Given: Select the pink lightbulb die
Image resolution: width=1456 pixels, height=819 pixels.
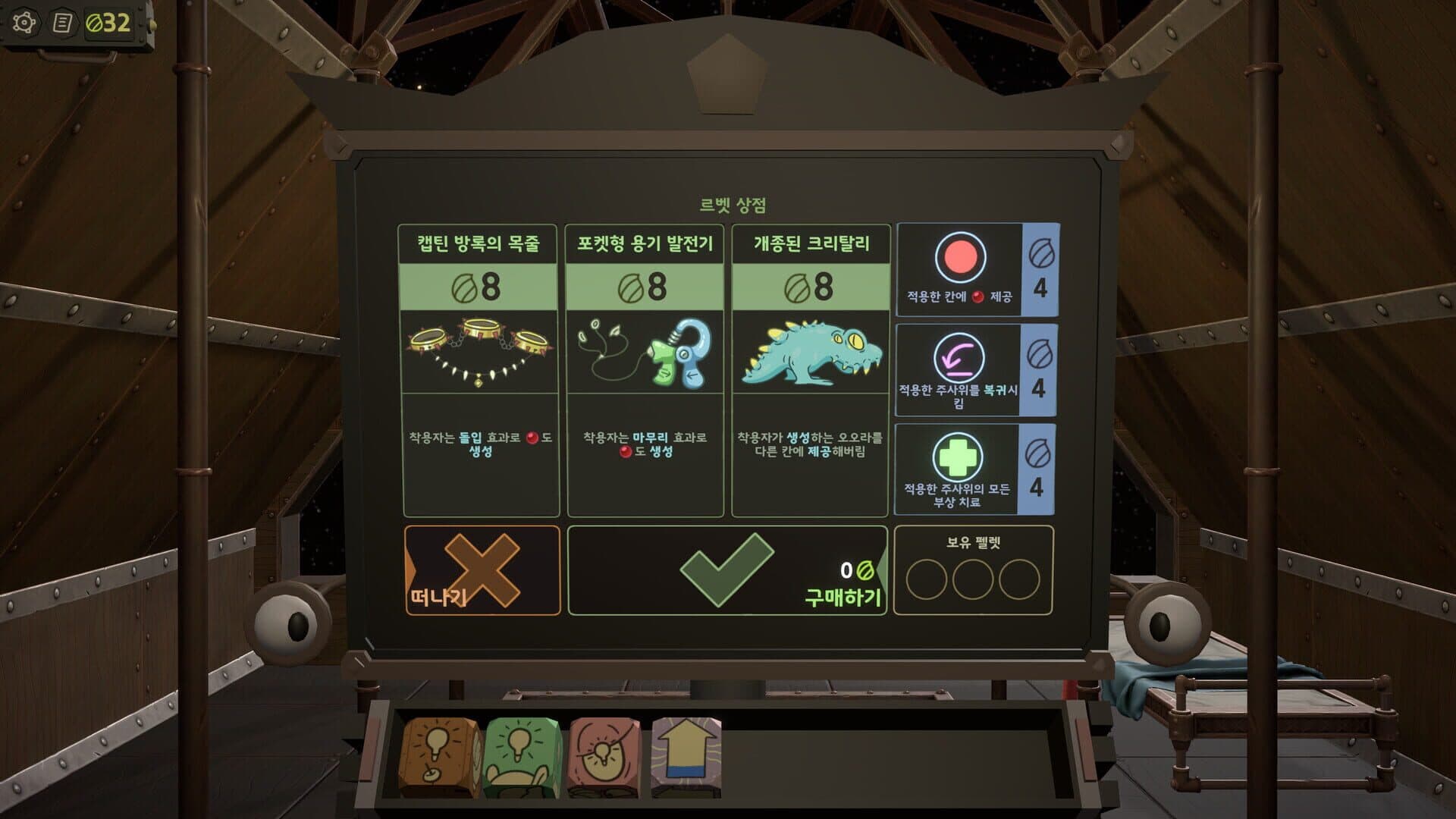Looking at the screenshot, I should pyautogui.click(x=604, y=757).
